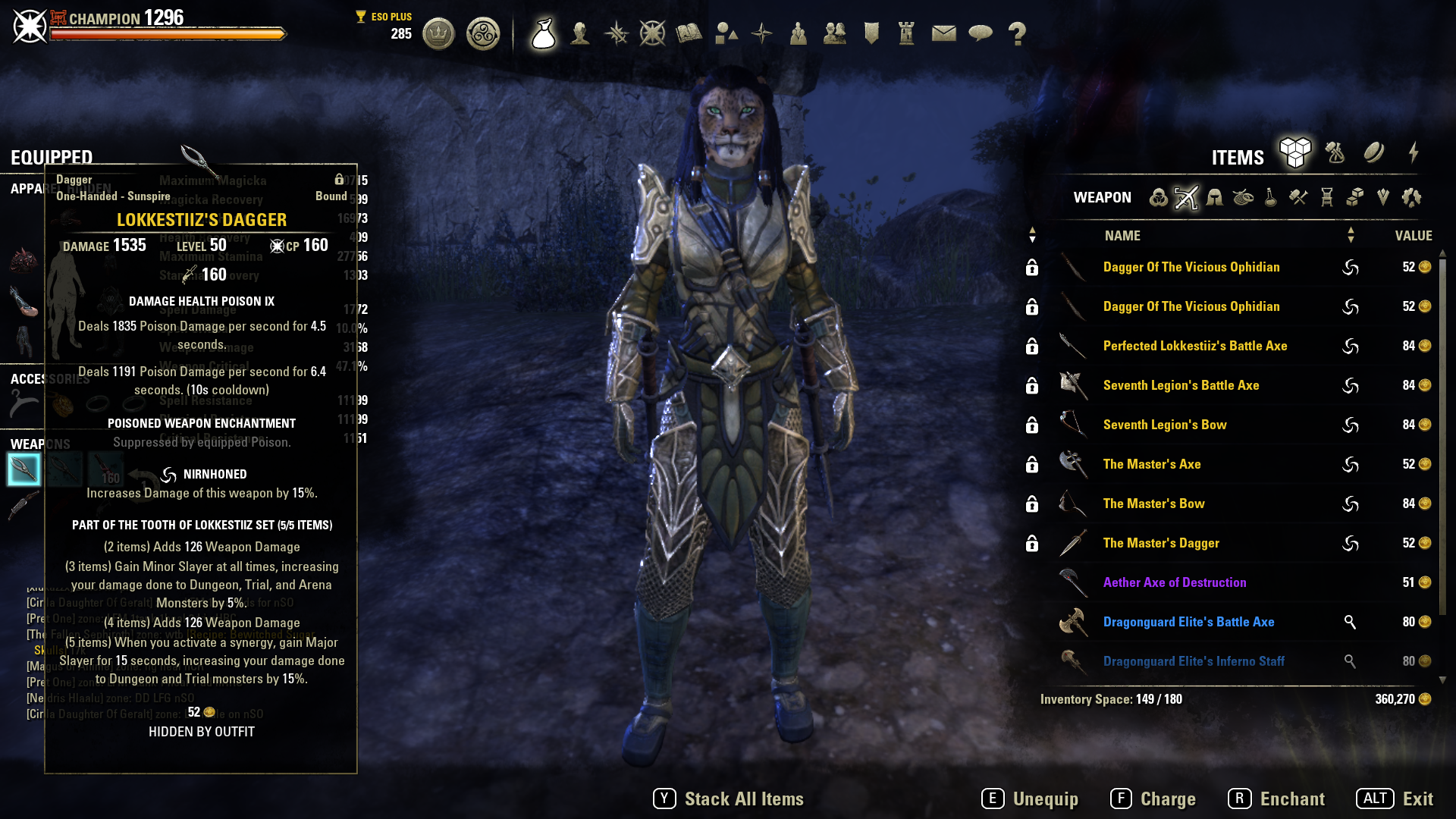Open the mail envelope icon

(x=943, y=33)
